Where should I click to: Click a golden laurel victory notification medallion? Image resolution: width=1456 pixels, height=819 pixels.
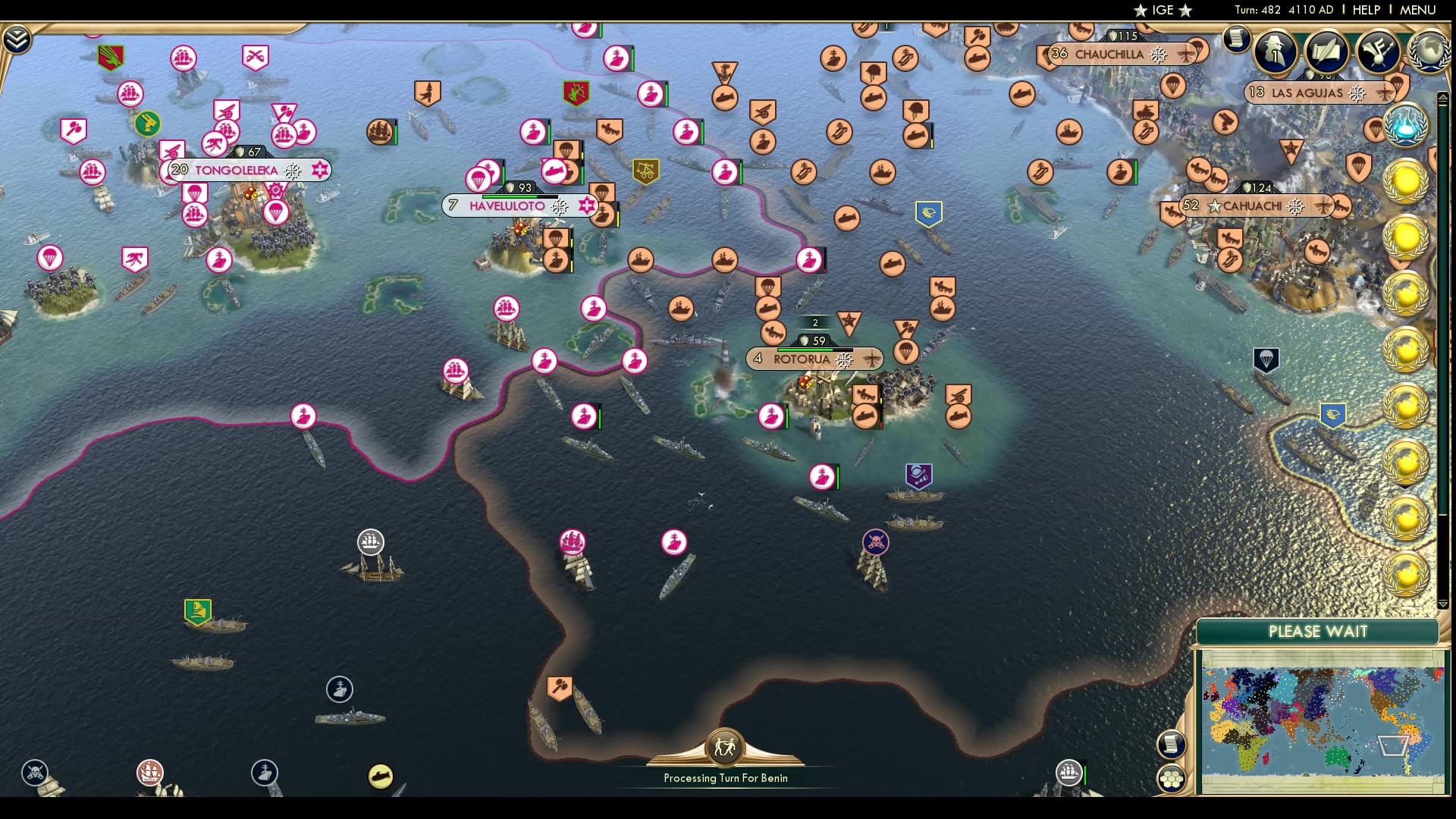tap(1407, 182)
